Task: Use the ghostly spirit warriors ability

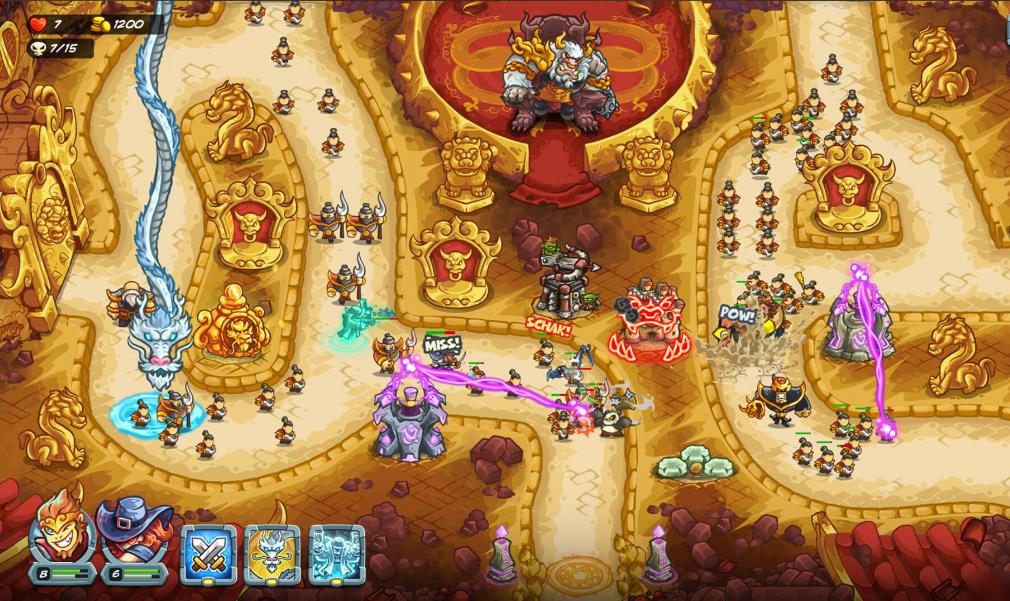Action: tap(336, 553)
